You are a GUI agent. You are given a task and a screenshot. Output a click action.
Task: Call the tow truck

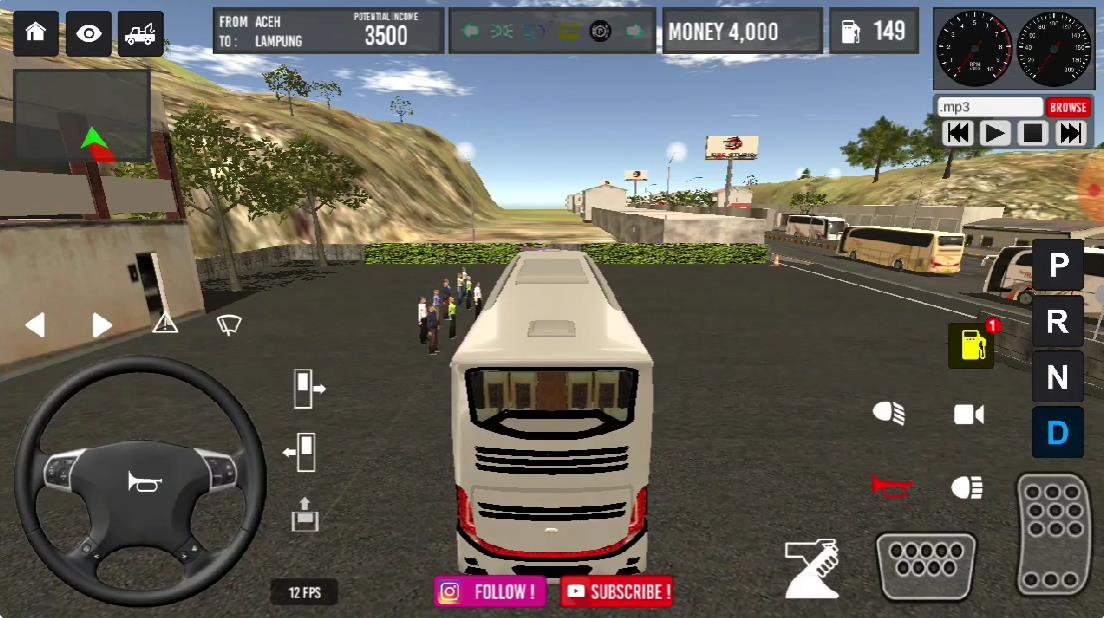[x=141, y=33]
